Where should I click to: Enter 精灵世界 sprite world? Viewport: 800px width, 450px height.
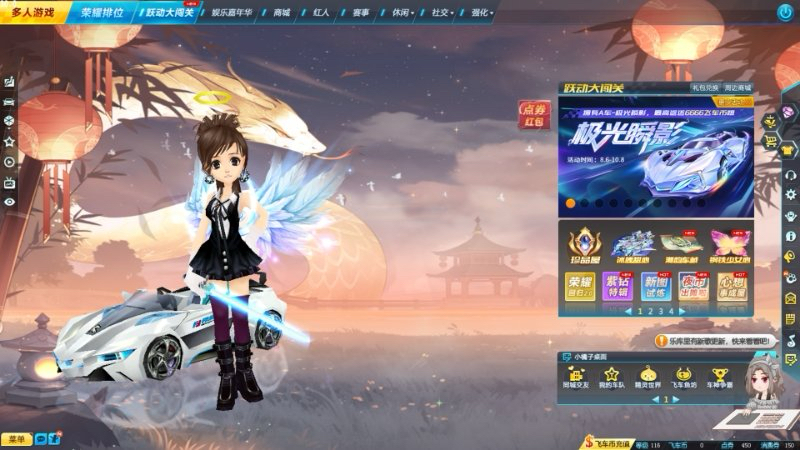648,377
